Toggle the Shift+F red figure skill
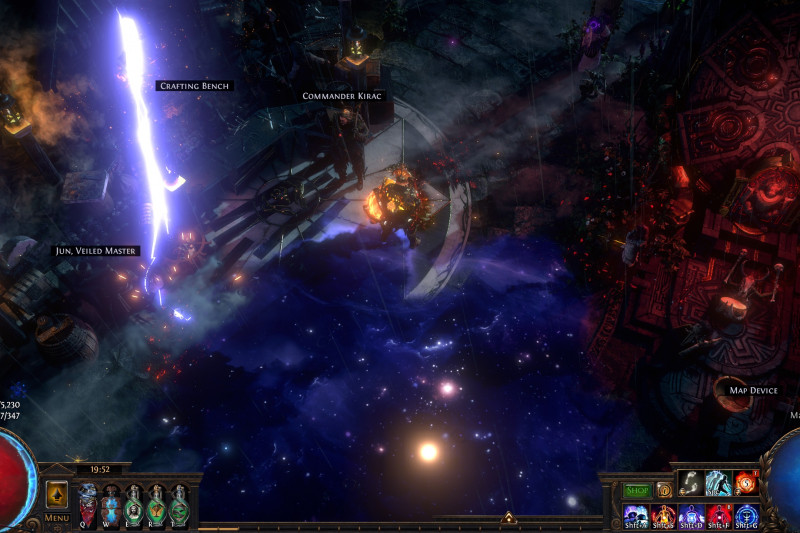 coord(718,515)
